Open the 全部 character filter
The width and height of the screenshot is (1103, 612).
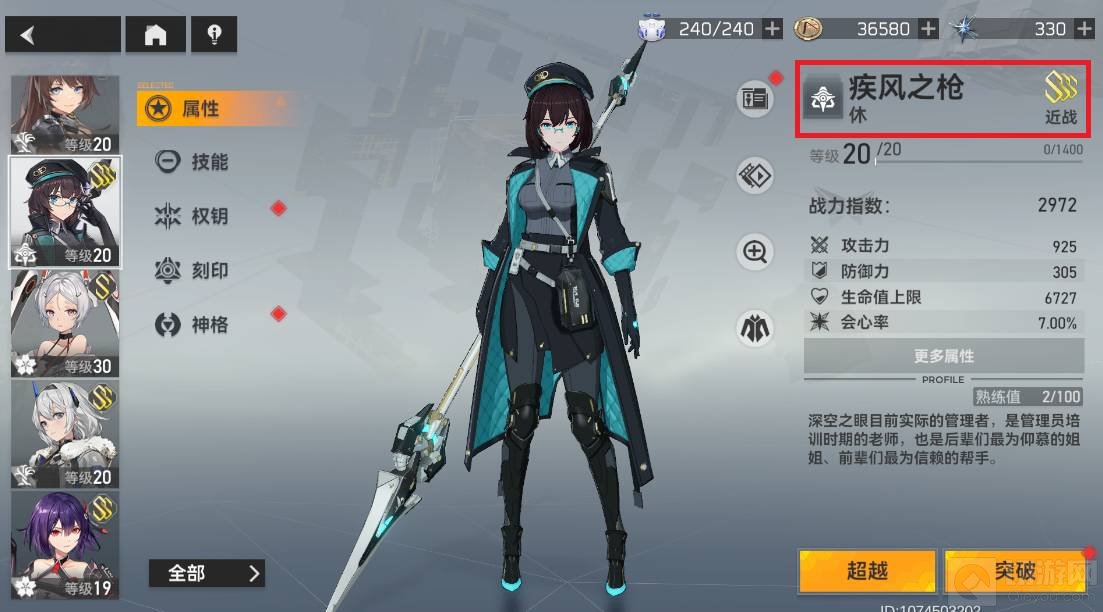pos(206,573)
